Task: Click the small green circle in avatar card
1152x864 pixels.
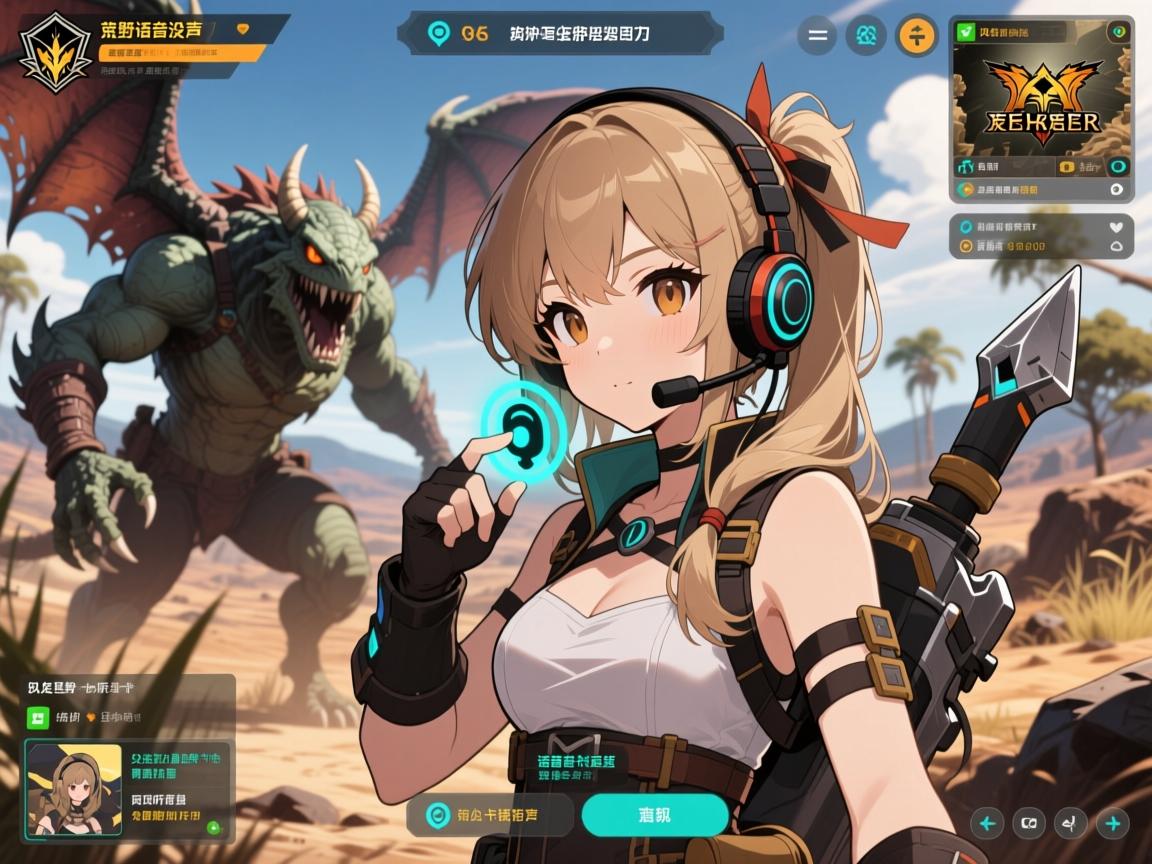Action: pos(213,827)
